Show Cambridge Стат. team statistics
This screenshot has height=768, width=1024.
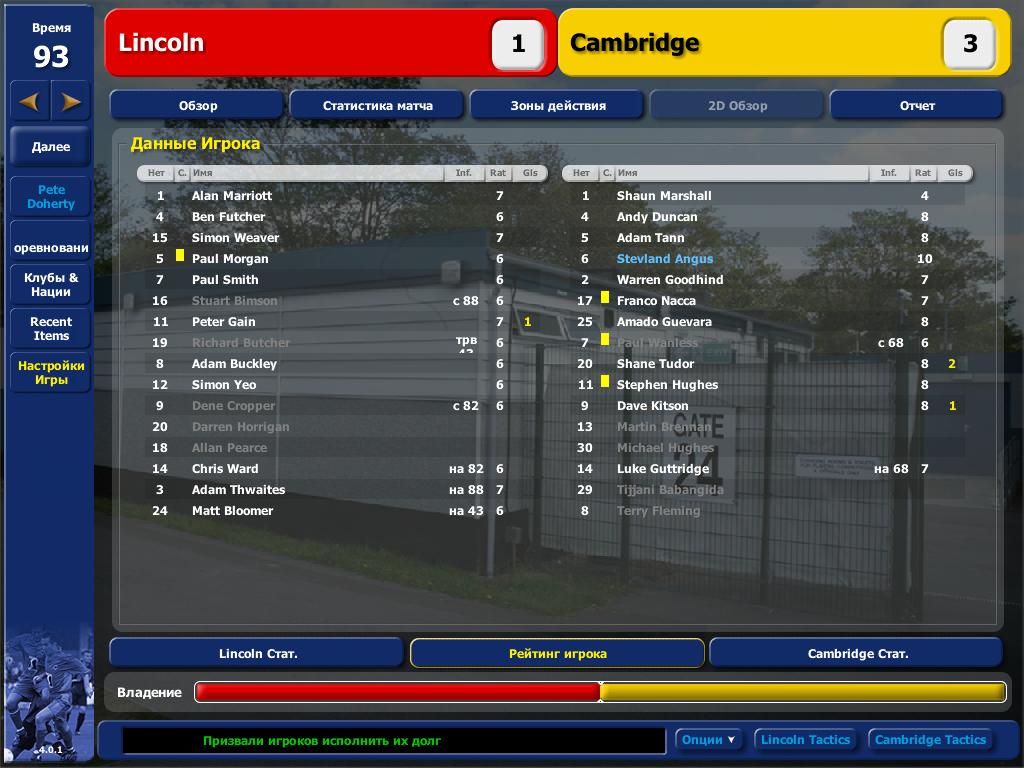857,653
